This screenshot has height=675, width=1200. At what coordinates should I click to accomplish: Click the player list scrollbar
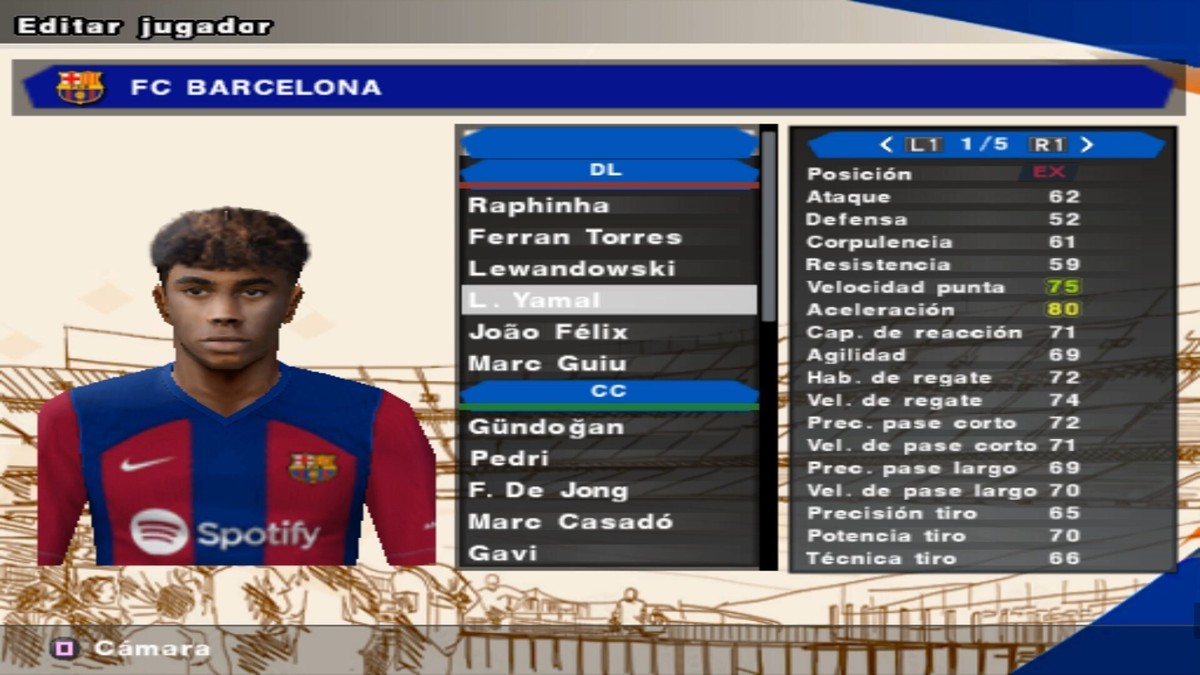click(768, 230)
